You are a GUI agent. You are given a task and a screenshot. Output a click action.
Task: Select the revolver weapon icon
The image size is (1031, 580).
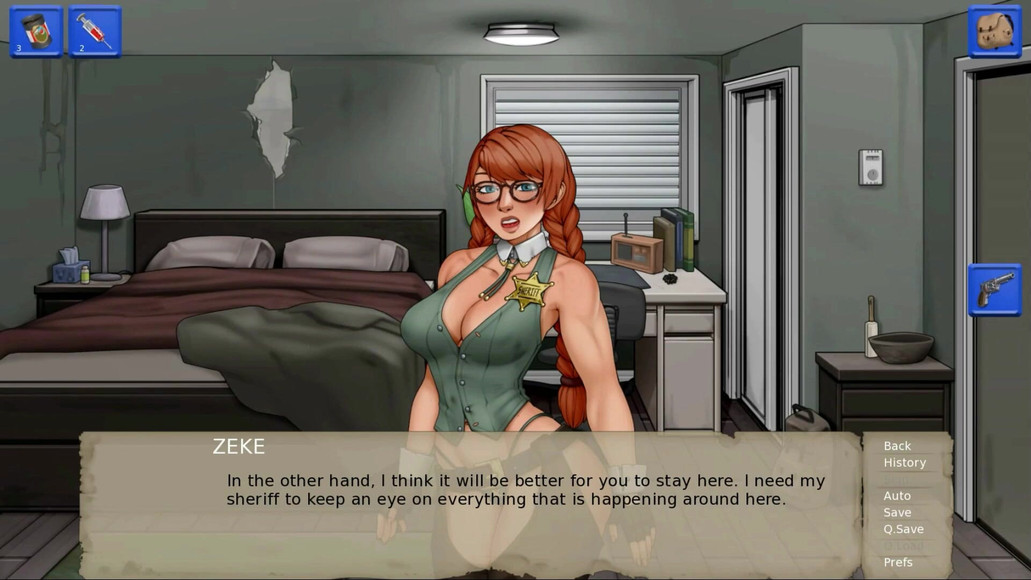tap(994, 290)
